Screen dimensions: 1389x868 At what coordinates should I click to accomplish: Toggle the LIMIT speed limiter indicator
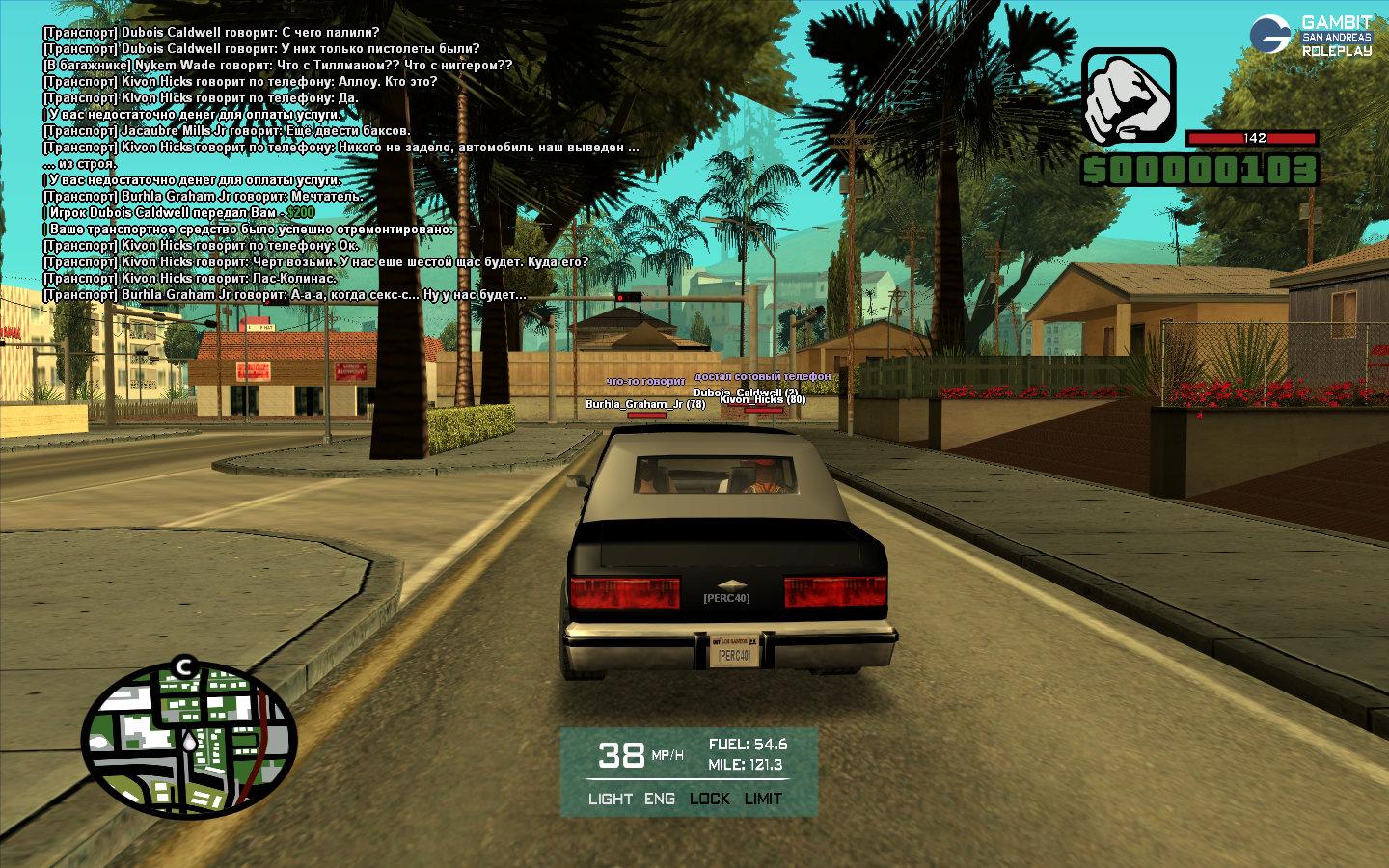[x=763, y=799]
